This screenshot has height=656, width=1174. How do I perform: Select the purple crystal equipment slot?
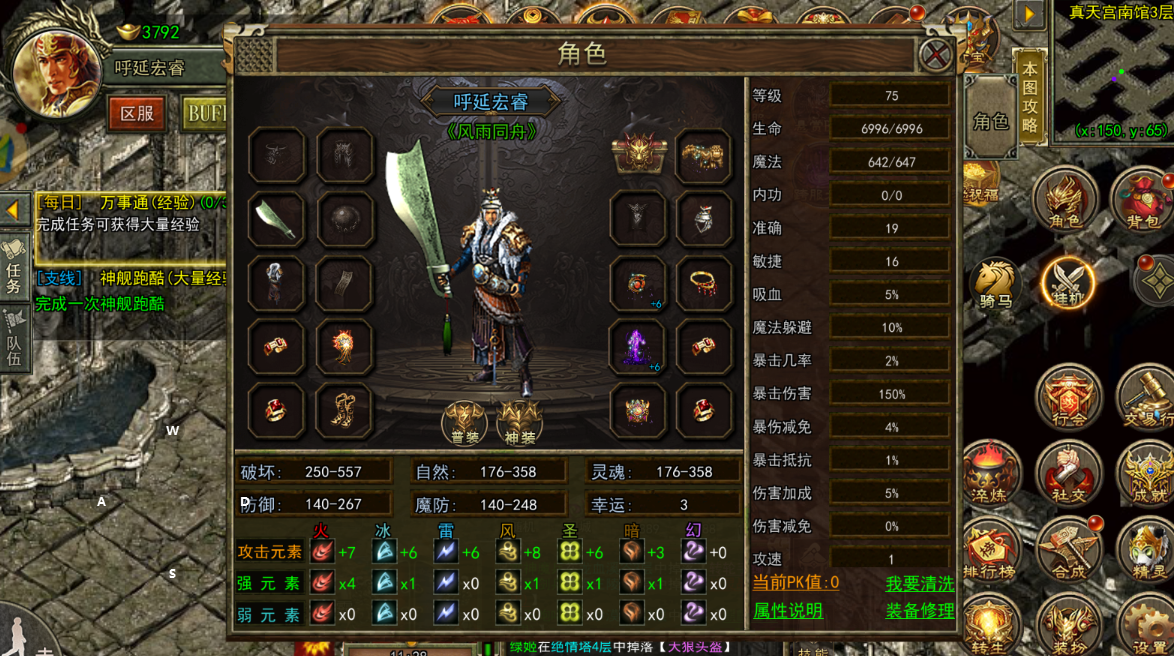(x=637, y=347)
